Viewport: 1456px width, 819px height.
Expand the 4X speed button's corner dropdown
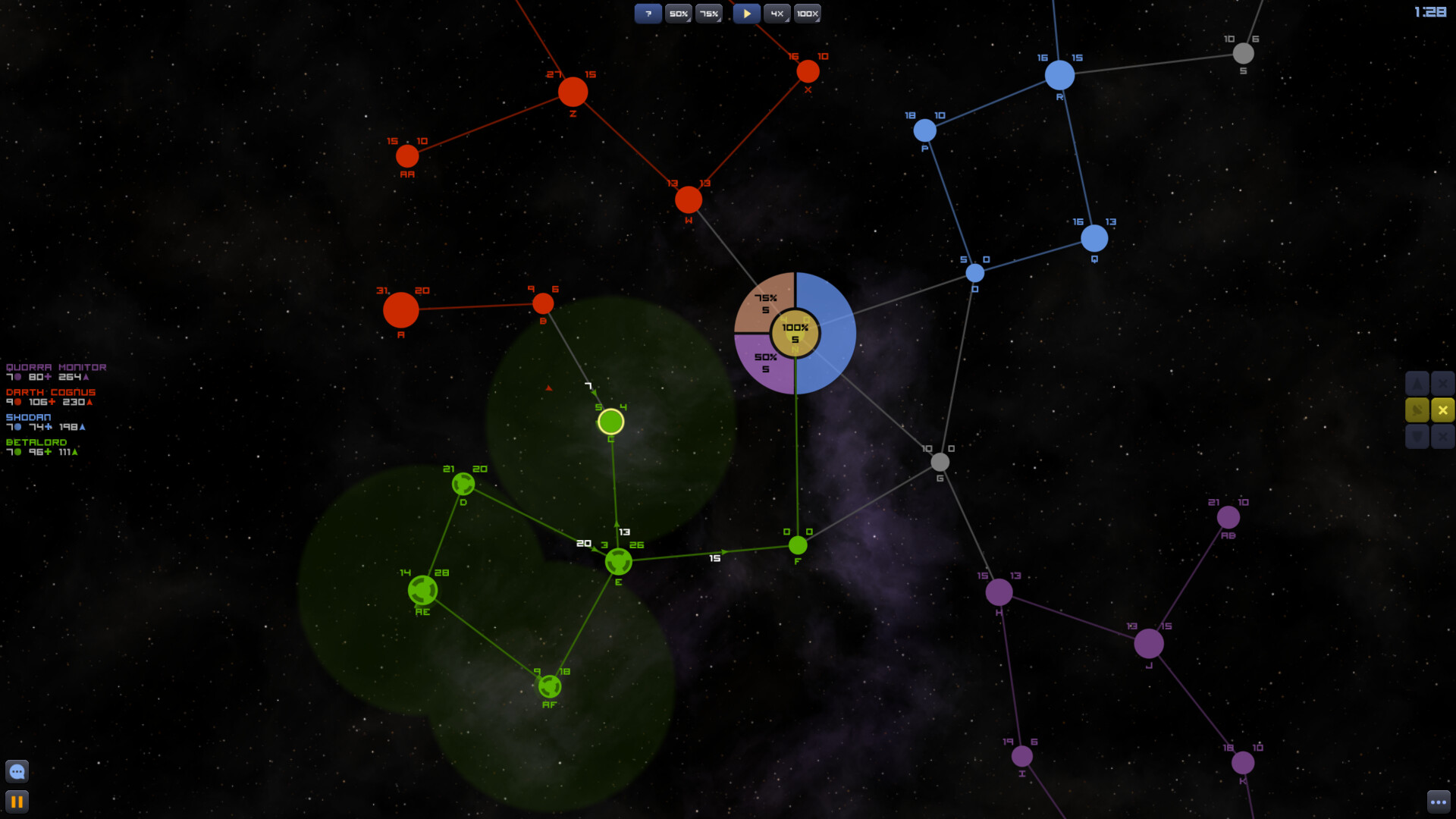(786, 20)
